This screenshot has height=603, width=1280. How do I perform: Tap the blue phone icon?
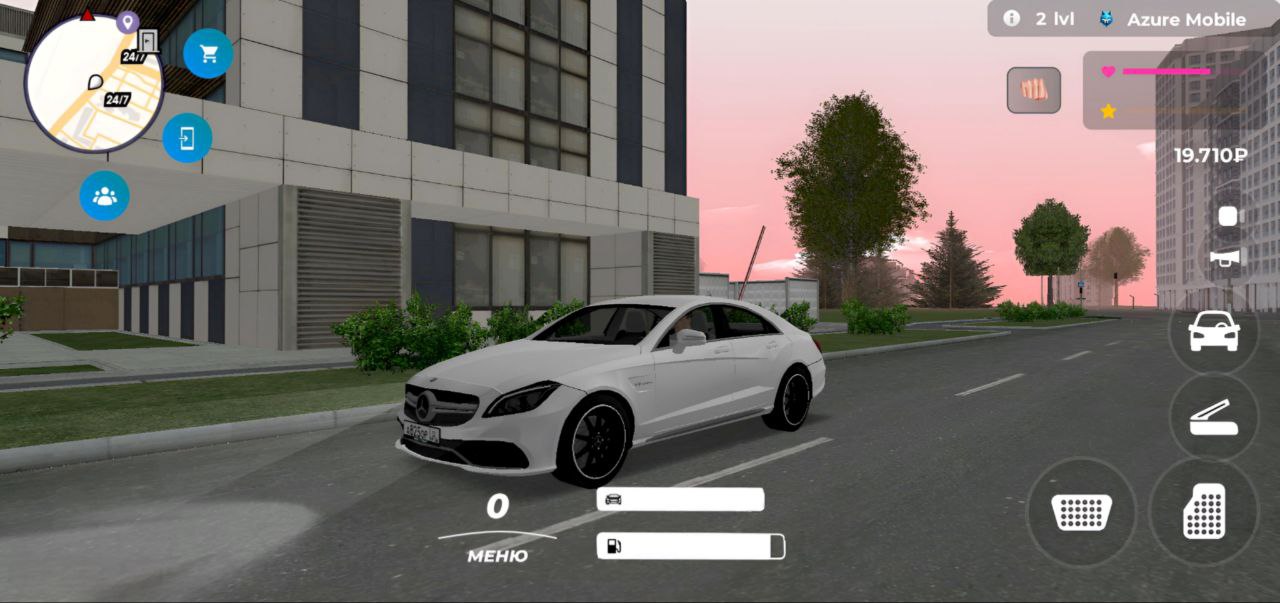click(x=187, y=138)
